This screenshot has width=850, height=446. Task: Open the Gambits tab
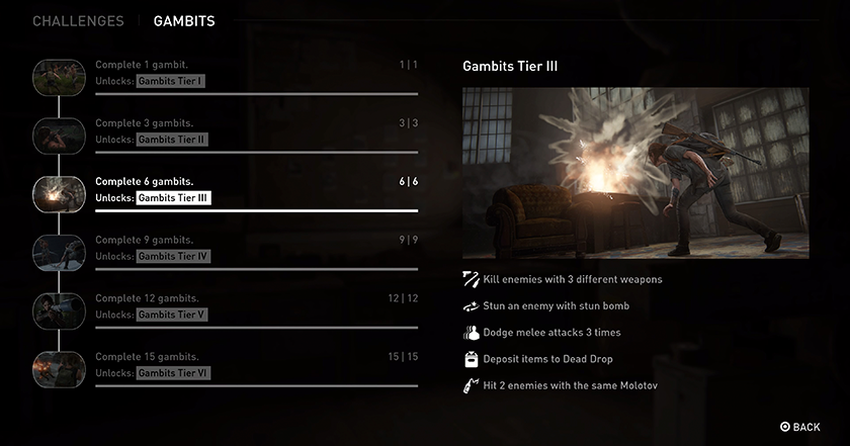[x=184, y=21]
